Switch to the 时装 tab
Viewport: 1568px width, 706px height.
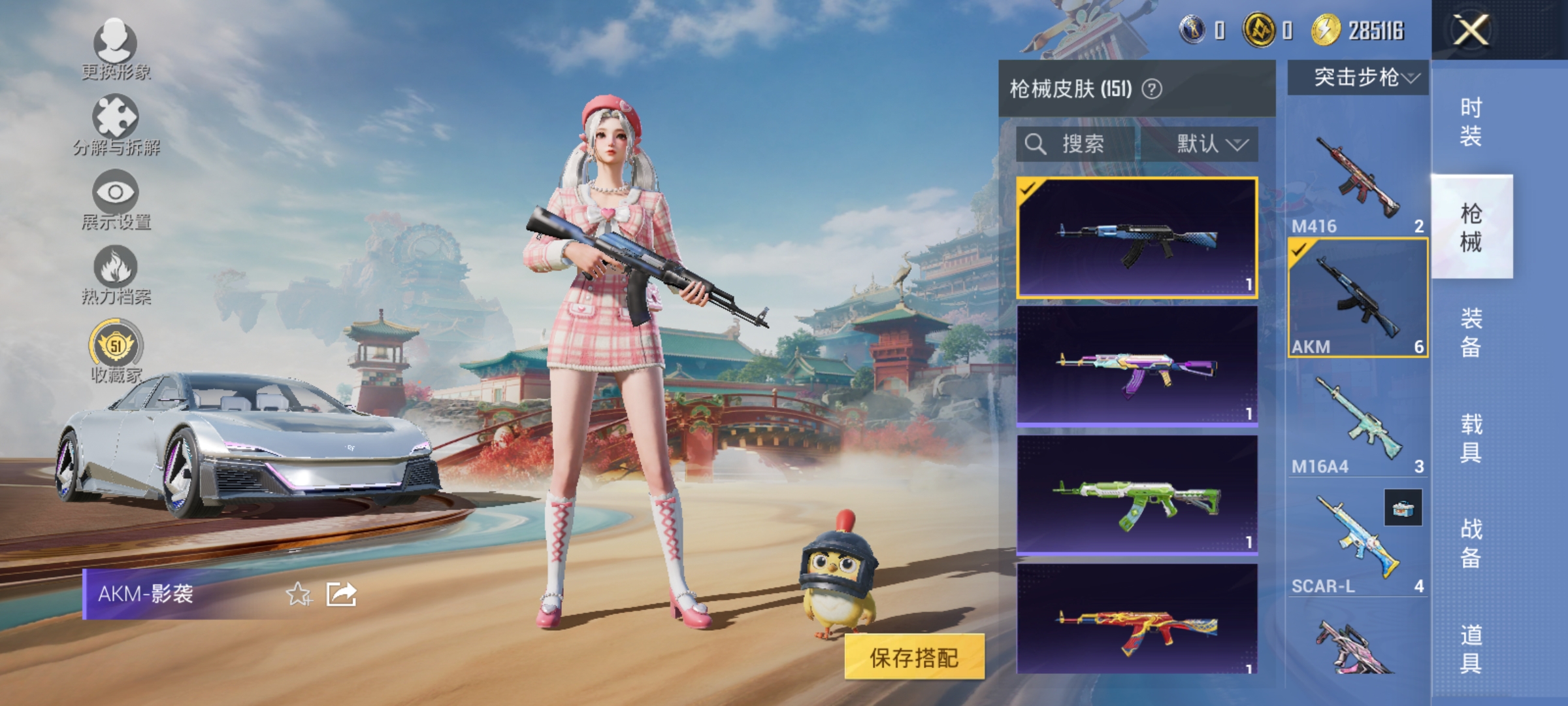point(1472,121)
